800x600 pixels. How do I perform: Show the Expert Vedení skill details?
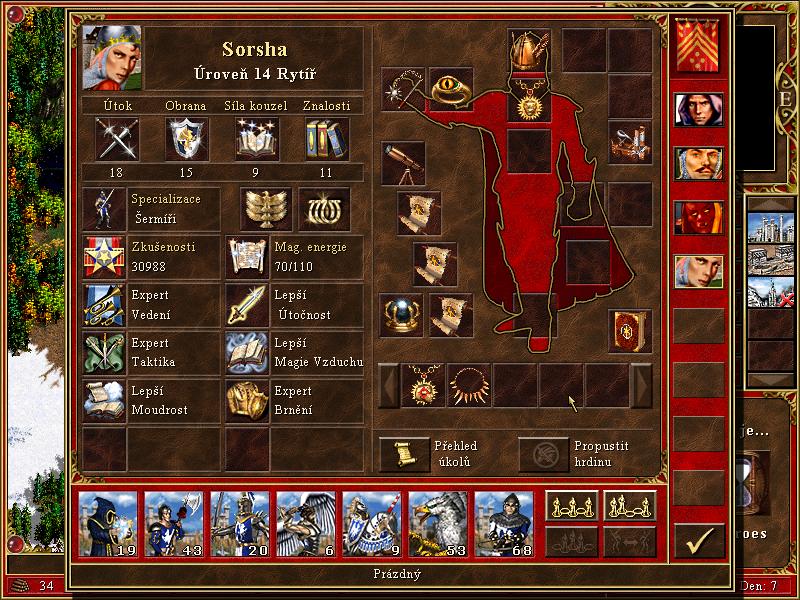(103, 306)
